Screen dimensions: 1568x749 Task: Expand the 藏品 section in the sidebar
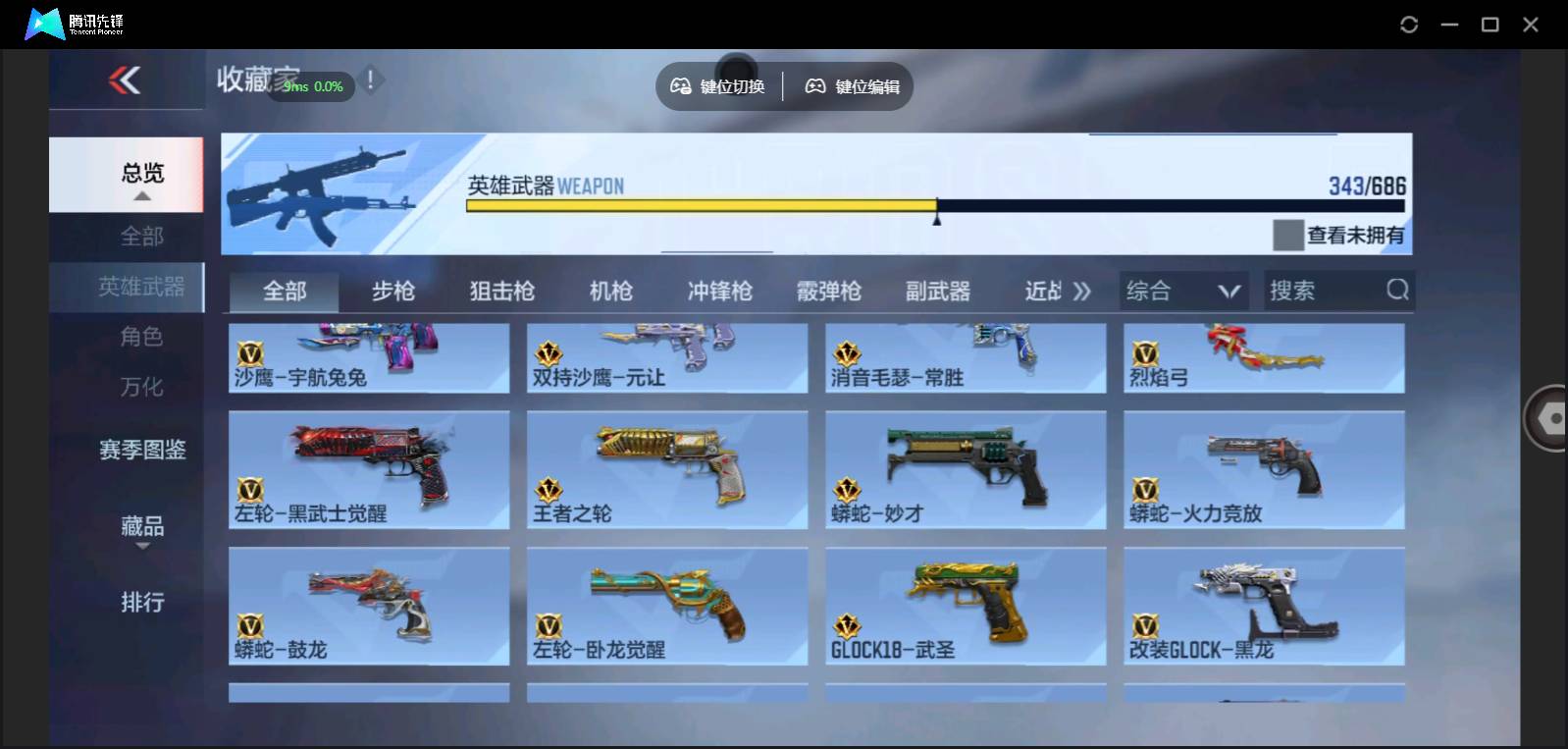click(x=142, y=527)
